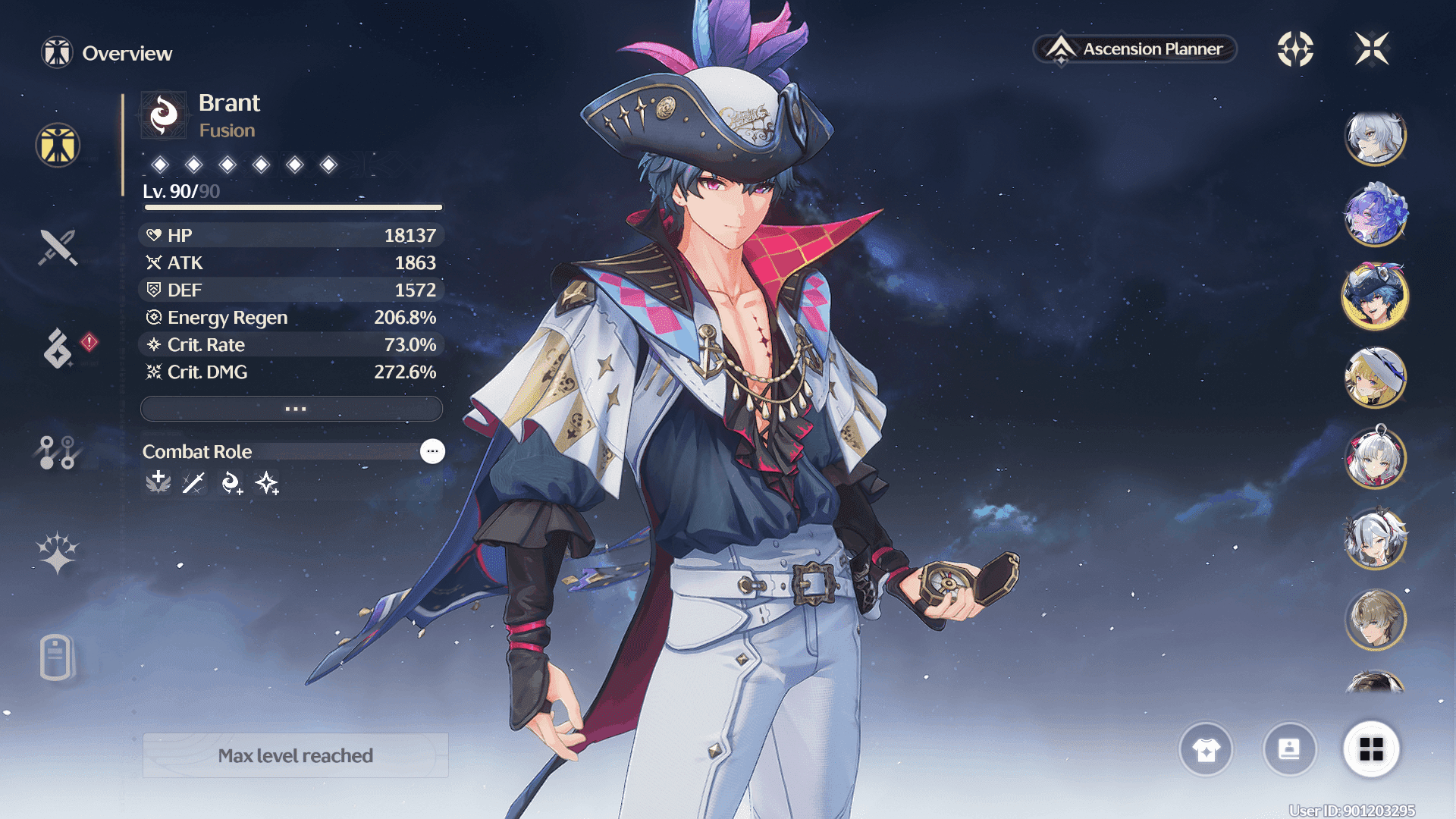Click the Fusion element icon beside Brant
The height and width of the screenshot is (819, 1456).
click(x=164, y=115)
